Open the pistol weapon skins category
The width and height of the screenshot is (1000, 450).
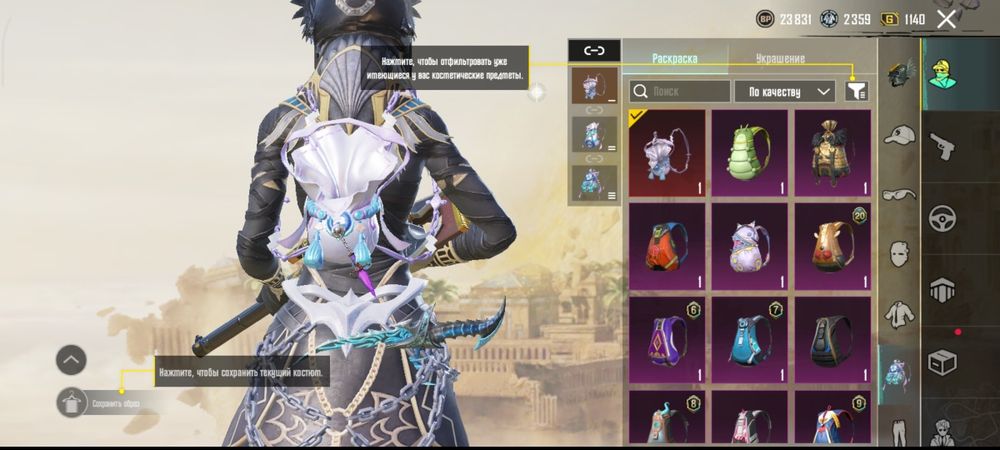pyautogui.click(x=942, y=148)
